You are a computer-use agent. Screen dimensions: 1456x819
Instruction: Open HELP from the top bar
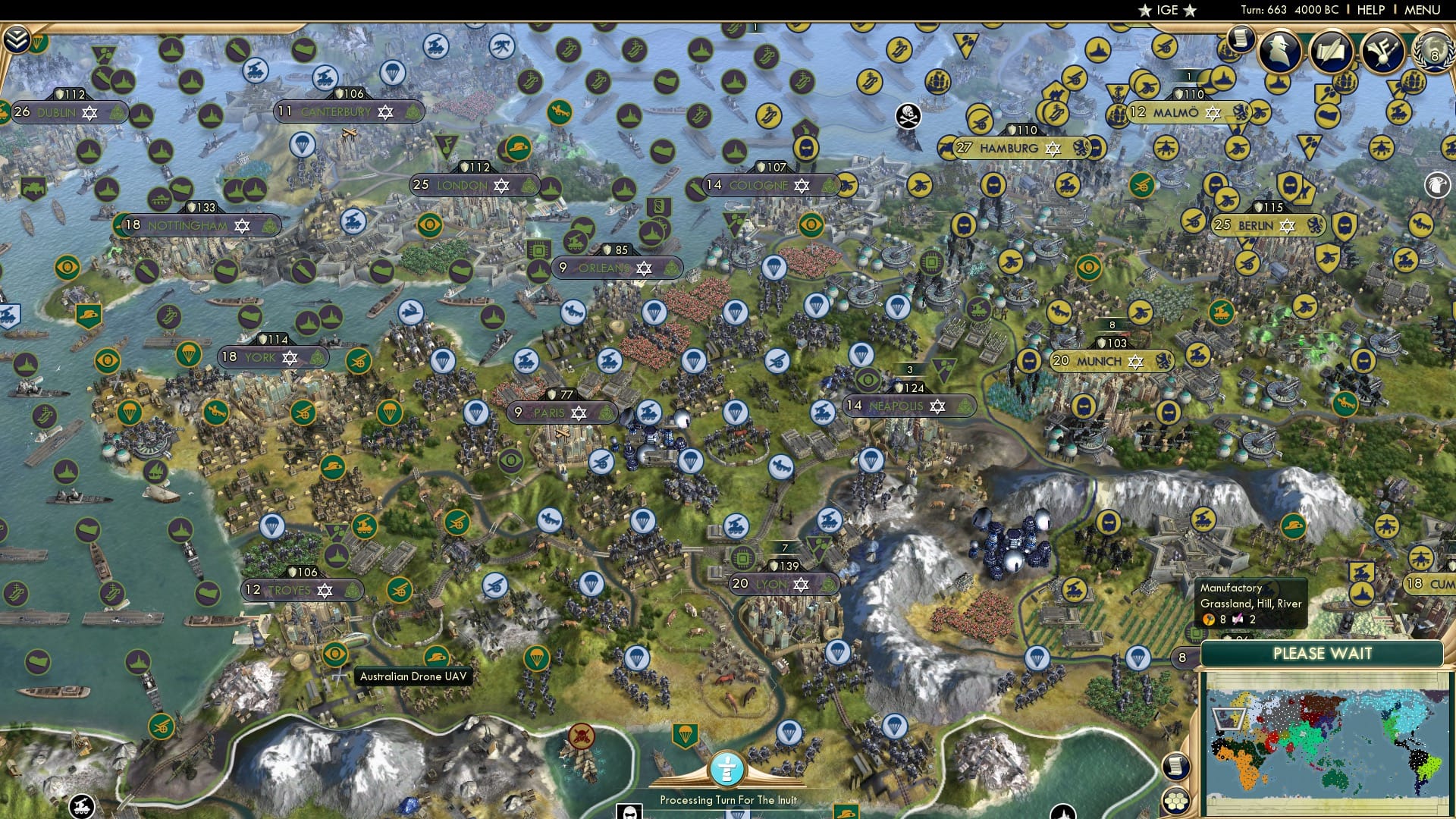(x=1373, y=10)
